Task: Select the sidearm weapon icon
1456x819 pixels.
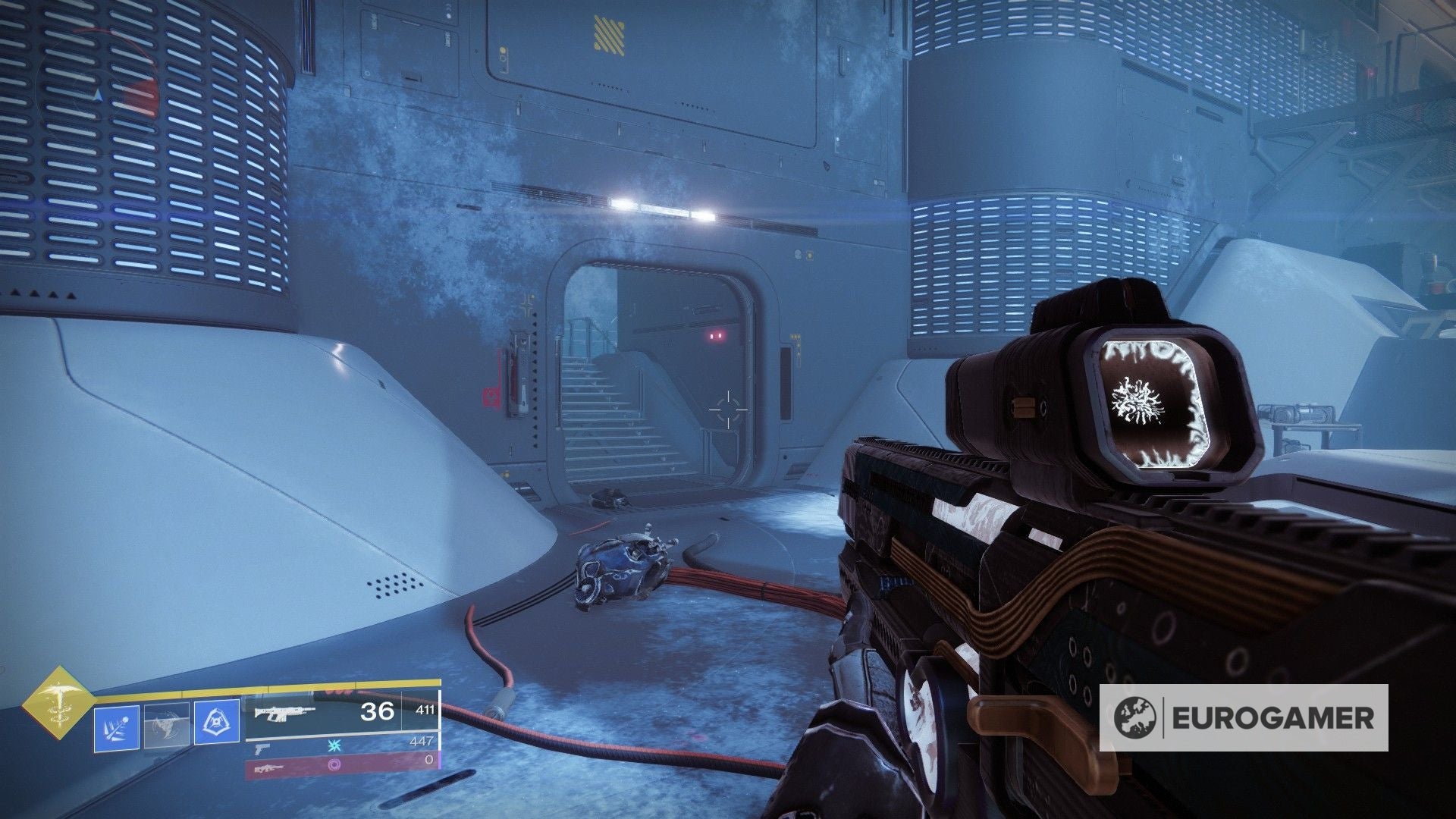Action: (262, 750)
